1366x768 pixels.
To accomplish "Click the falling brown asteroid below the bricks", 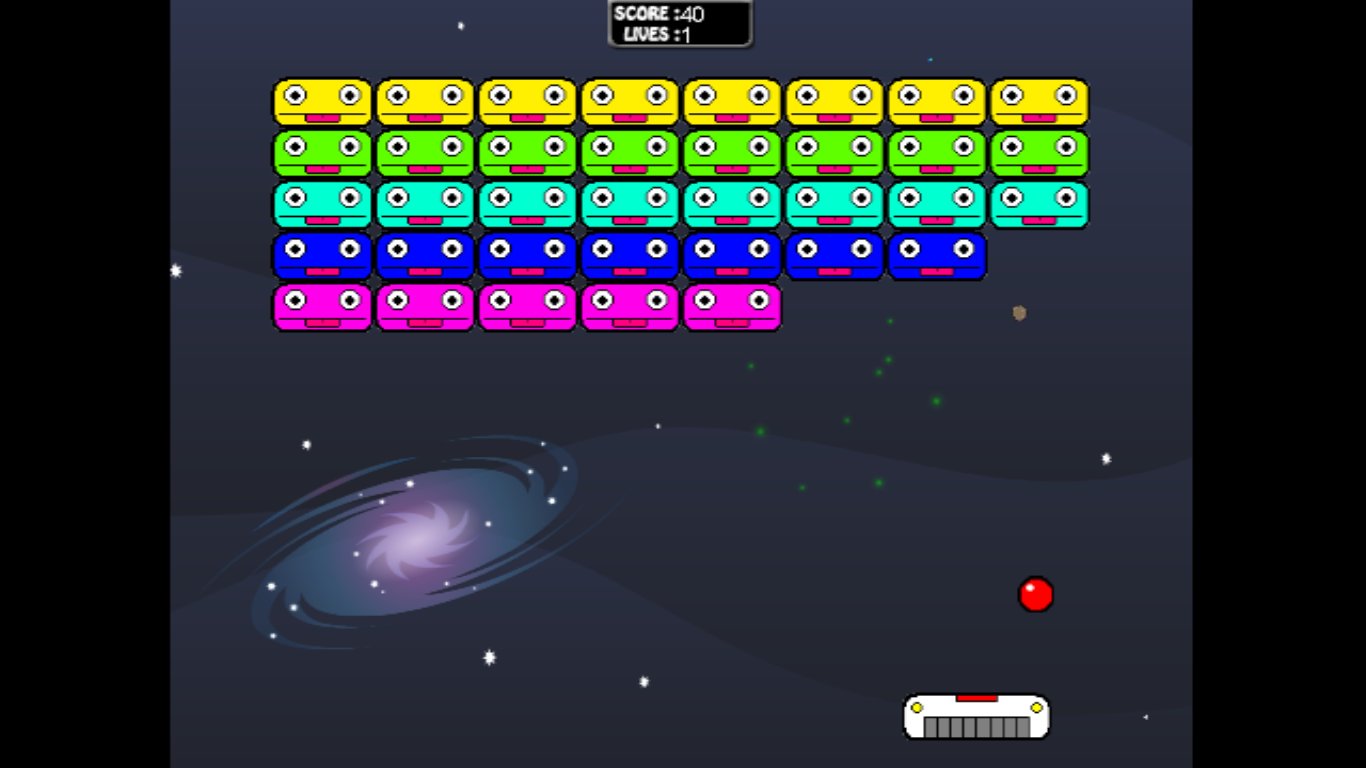I will tap(1017, 314).
